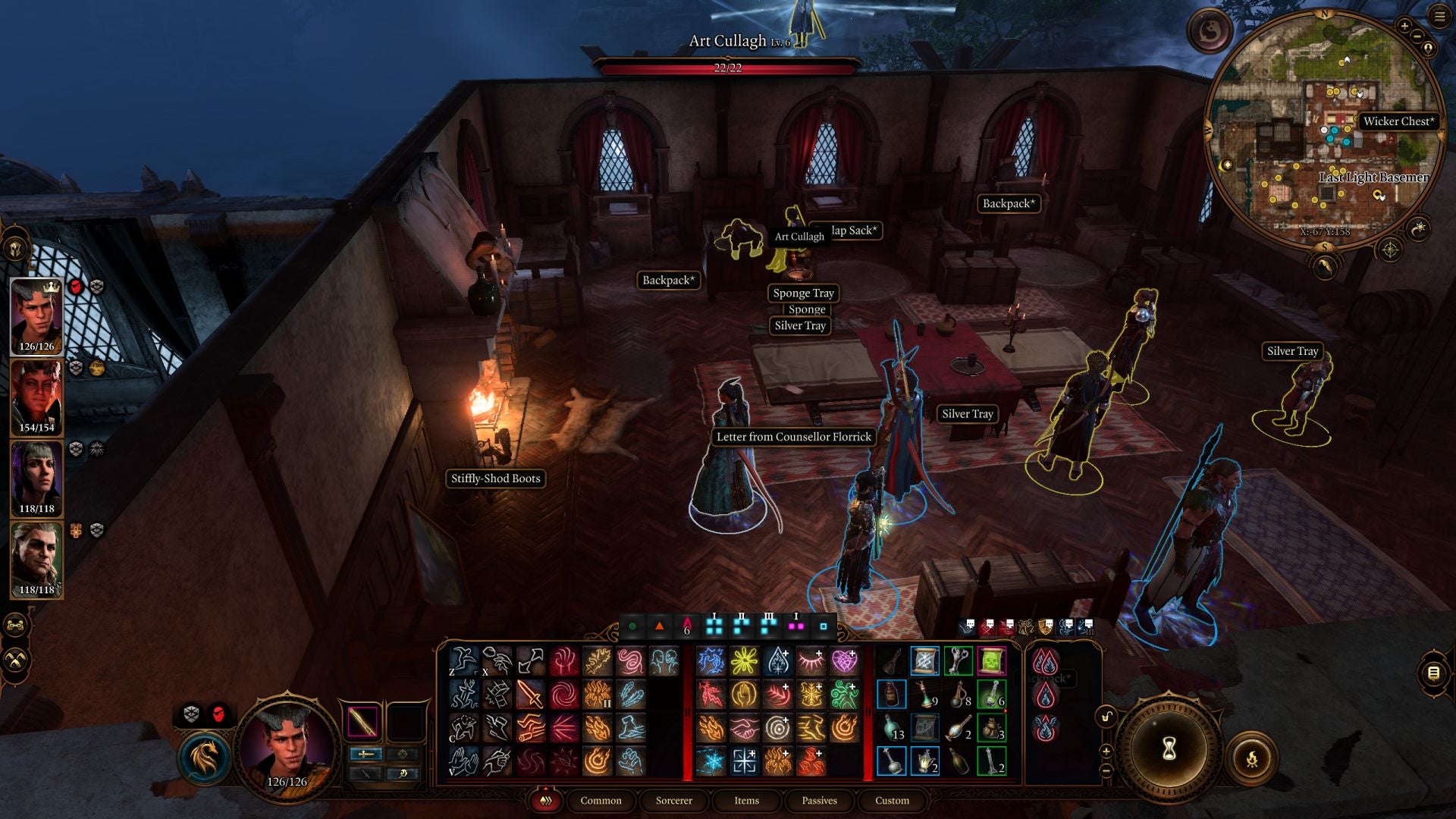The image size is (1456, 819).
Task: Click Art Cullagh's health bar at the top
Action: pyautogui.click(x=728, y=67)
